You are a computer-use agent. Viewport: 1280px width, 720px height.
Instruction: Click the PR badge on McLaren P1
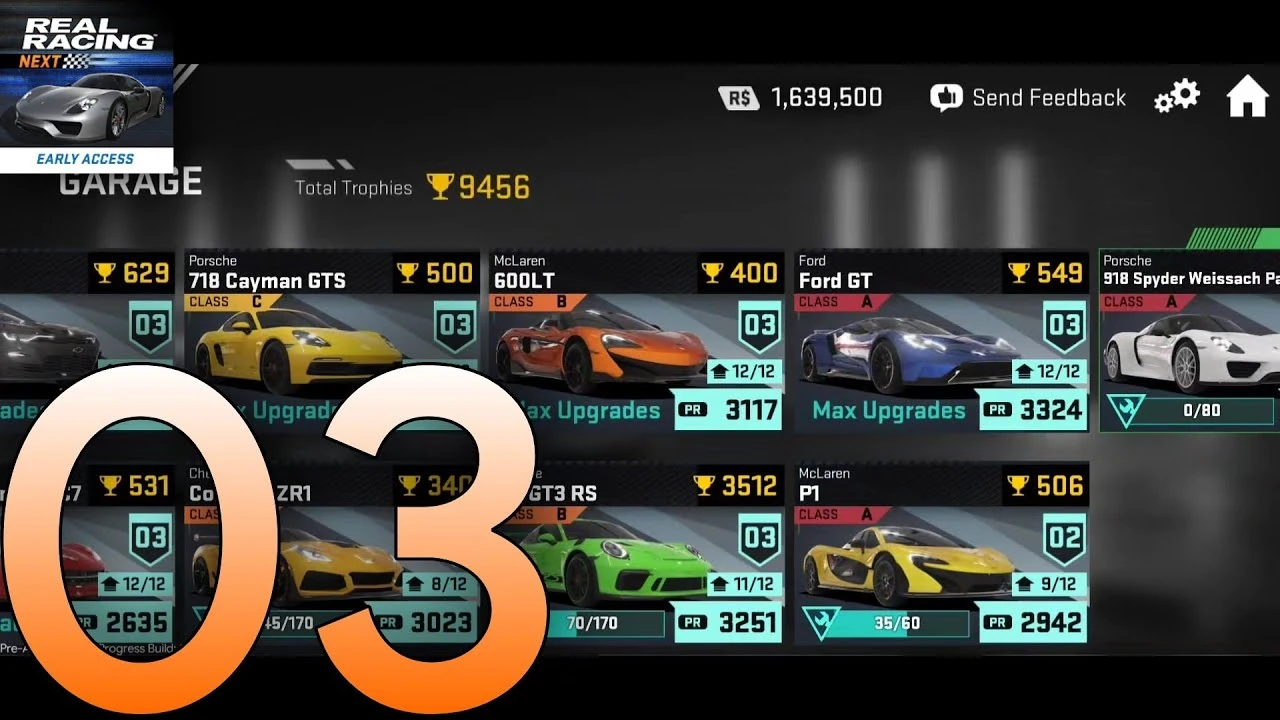pos(997,622)
